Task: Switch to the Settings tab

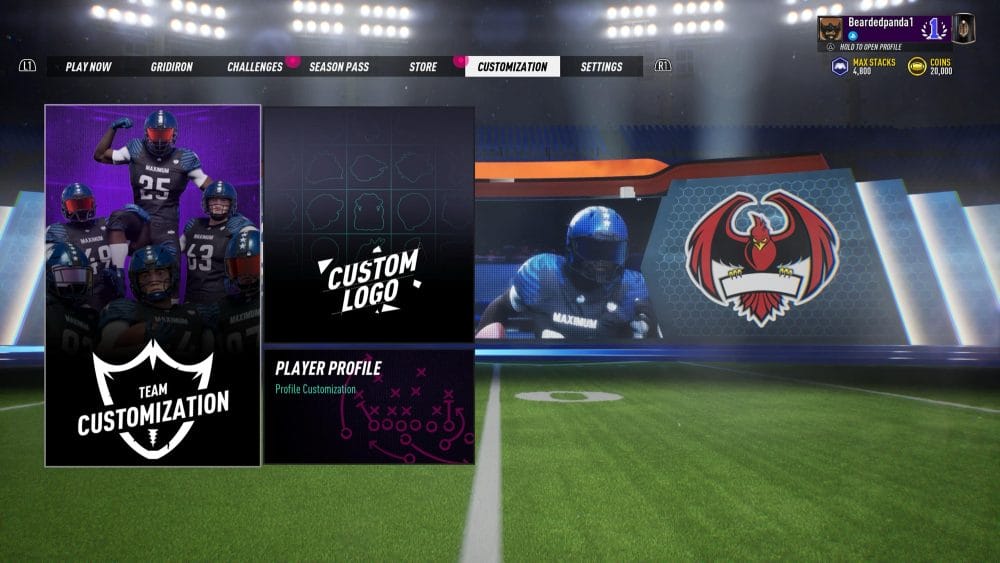Action: click(601, 67)
